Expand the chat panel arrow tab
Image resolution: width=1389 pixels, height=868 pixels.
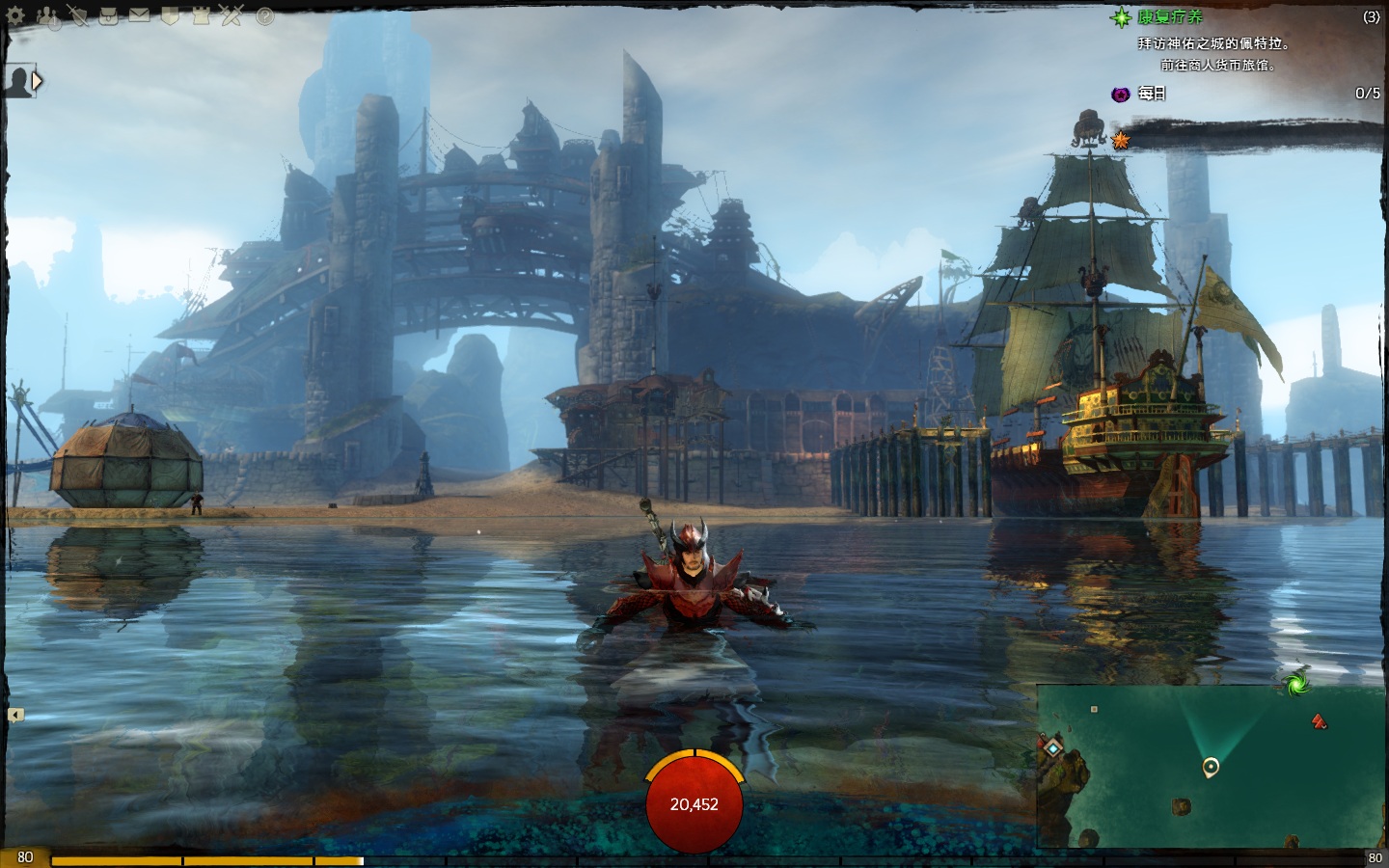coord(15,715)
